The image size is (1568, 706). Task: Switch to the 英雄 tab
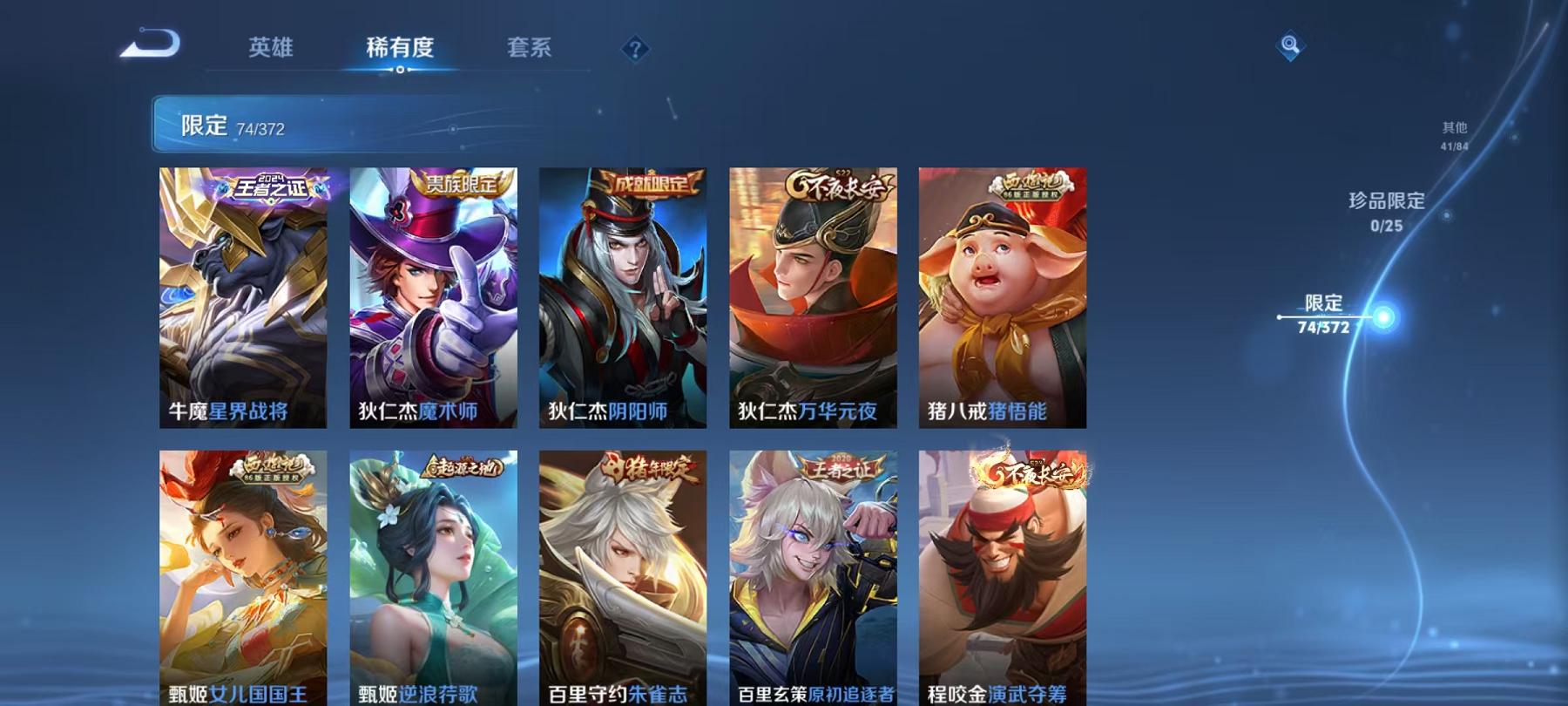click(270, 50)
